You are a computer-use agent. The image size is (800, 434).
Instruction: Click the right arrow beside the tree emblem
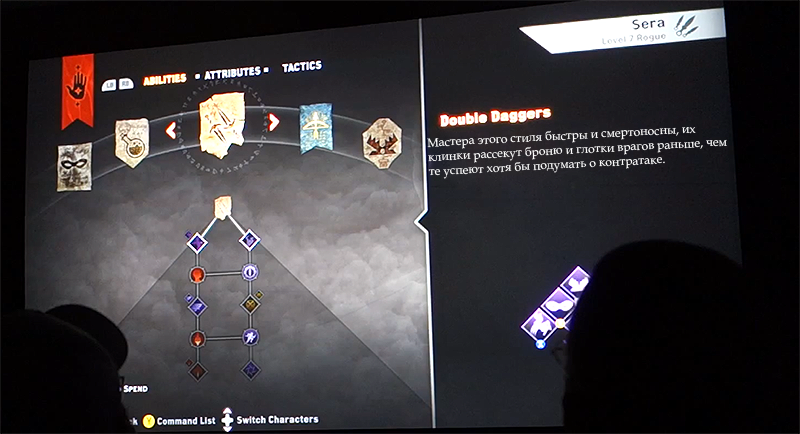274,124
